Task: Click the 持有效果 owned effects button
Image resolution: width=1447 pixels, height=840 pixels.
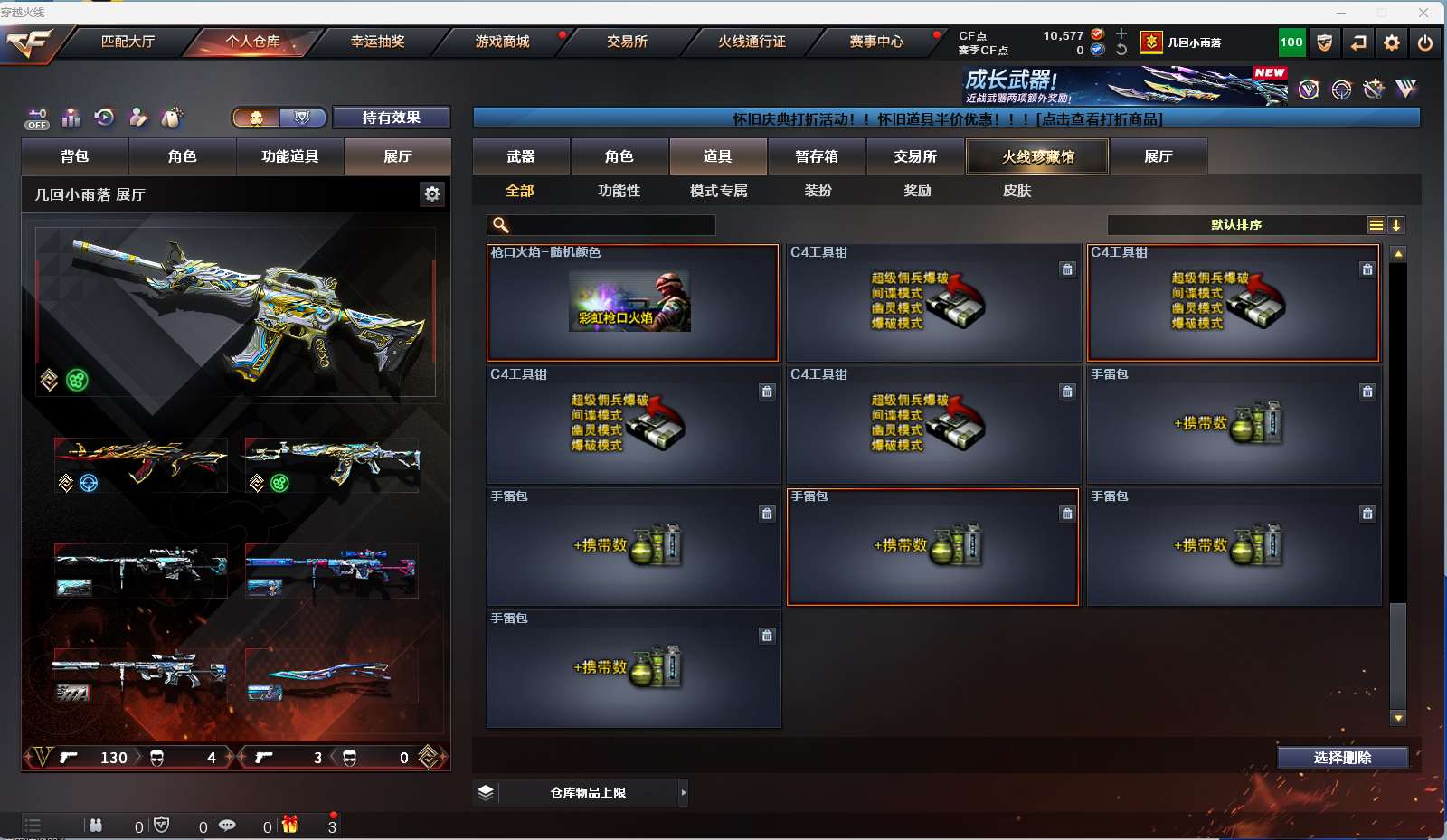Action: pos(391,118)
